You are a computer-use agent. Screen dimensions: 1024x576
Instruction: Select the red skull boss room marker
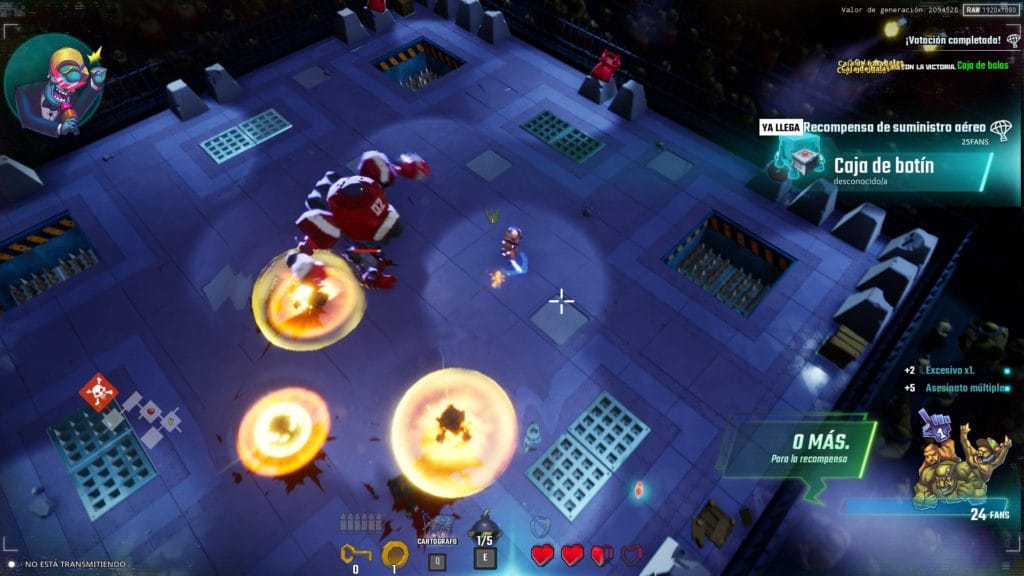pos(98,392)
